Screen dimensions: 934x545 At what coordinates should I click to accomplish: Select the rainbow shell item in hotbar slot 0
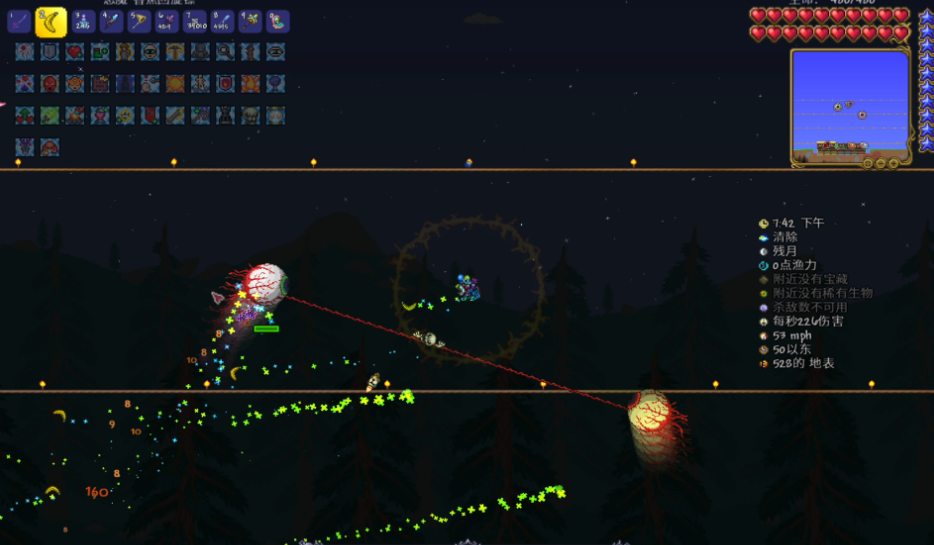(277, 22)
